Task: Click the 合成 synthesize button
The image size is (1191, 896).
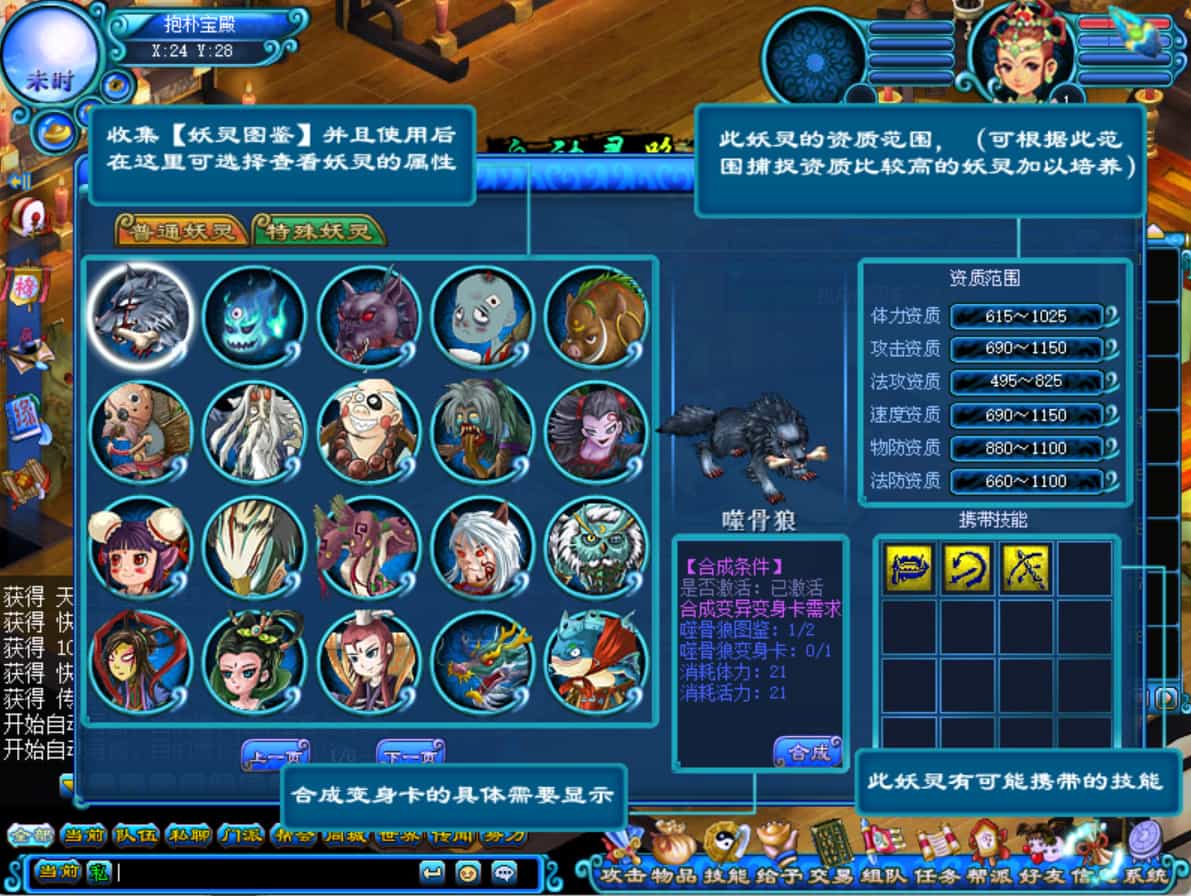Action: pyautogui.click(x=807, y=753)
